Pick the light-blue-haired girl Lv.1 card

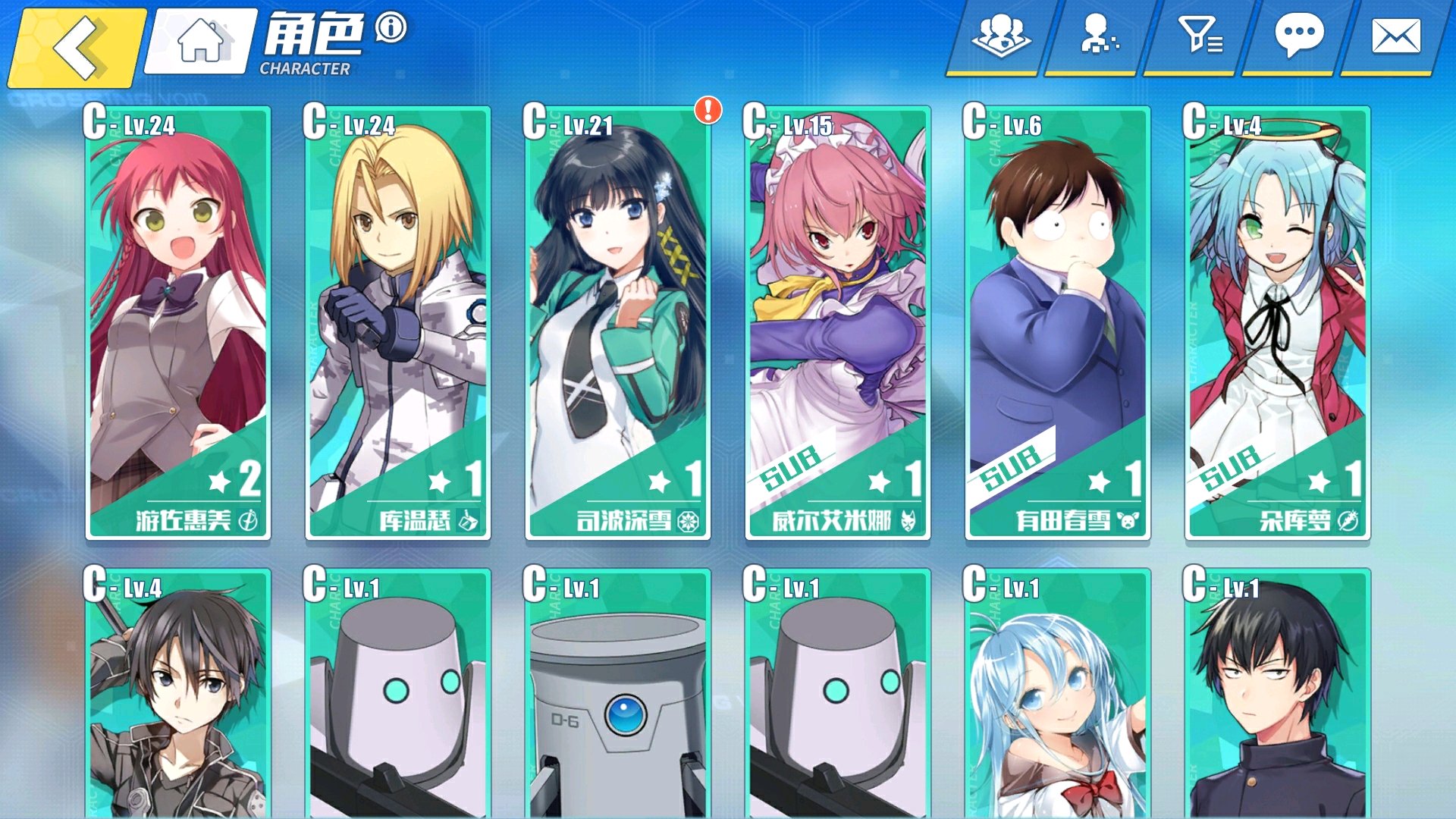click(x=1058, y=694)
